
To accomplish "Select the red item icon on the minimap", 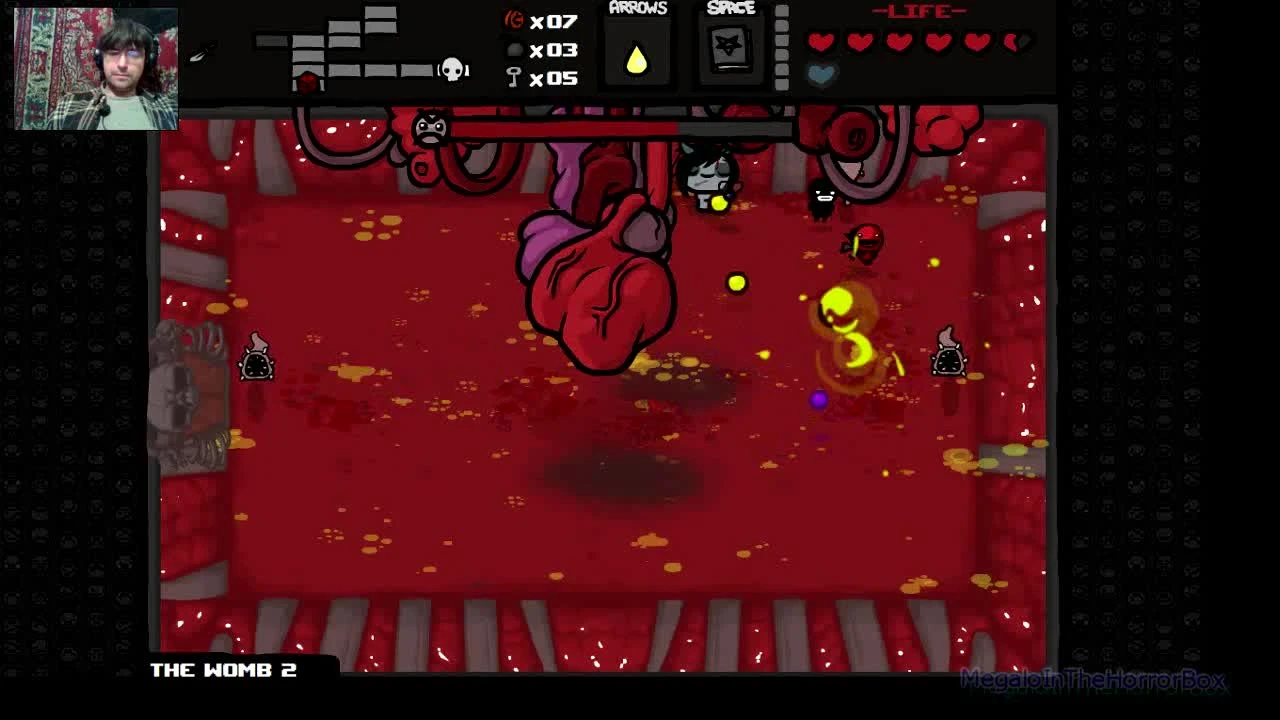I will coord(307,80).
